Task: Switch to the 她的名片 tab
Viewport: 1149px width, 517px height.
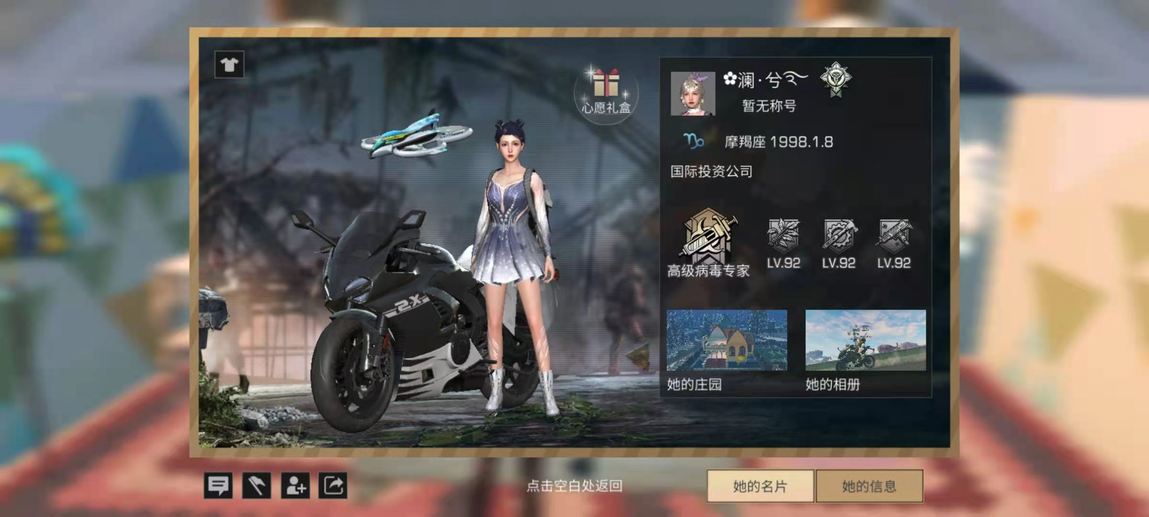Action: (760, 486)
